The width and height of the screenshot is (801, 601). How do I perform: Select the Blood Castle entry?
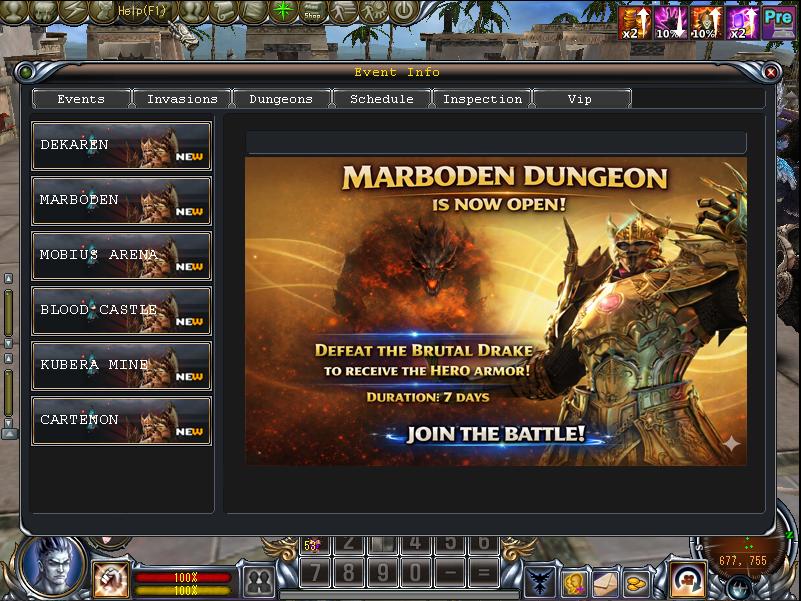point(121,311)
